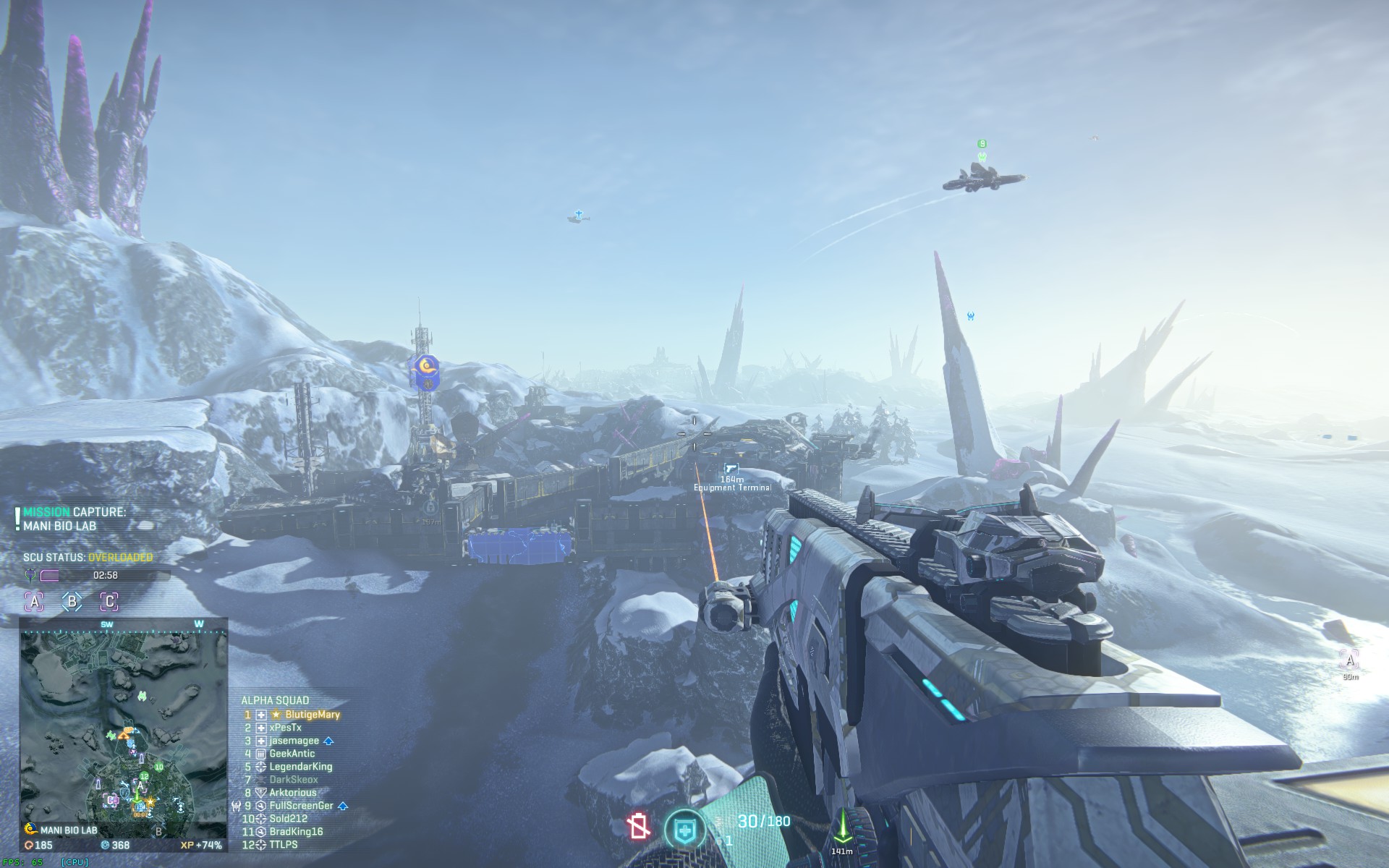Select squad leader BlutigeMary in squad list
This screenshot has height=868, width=1389.
[311, 715]
